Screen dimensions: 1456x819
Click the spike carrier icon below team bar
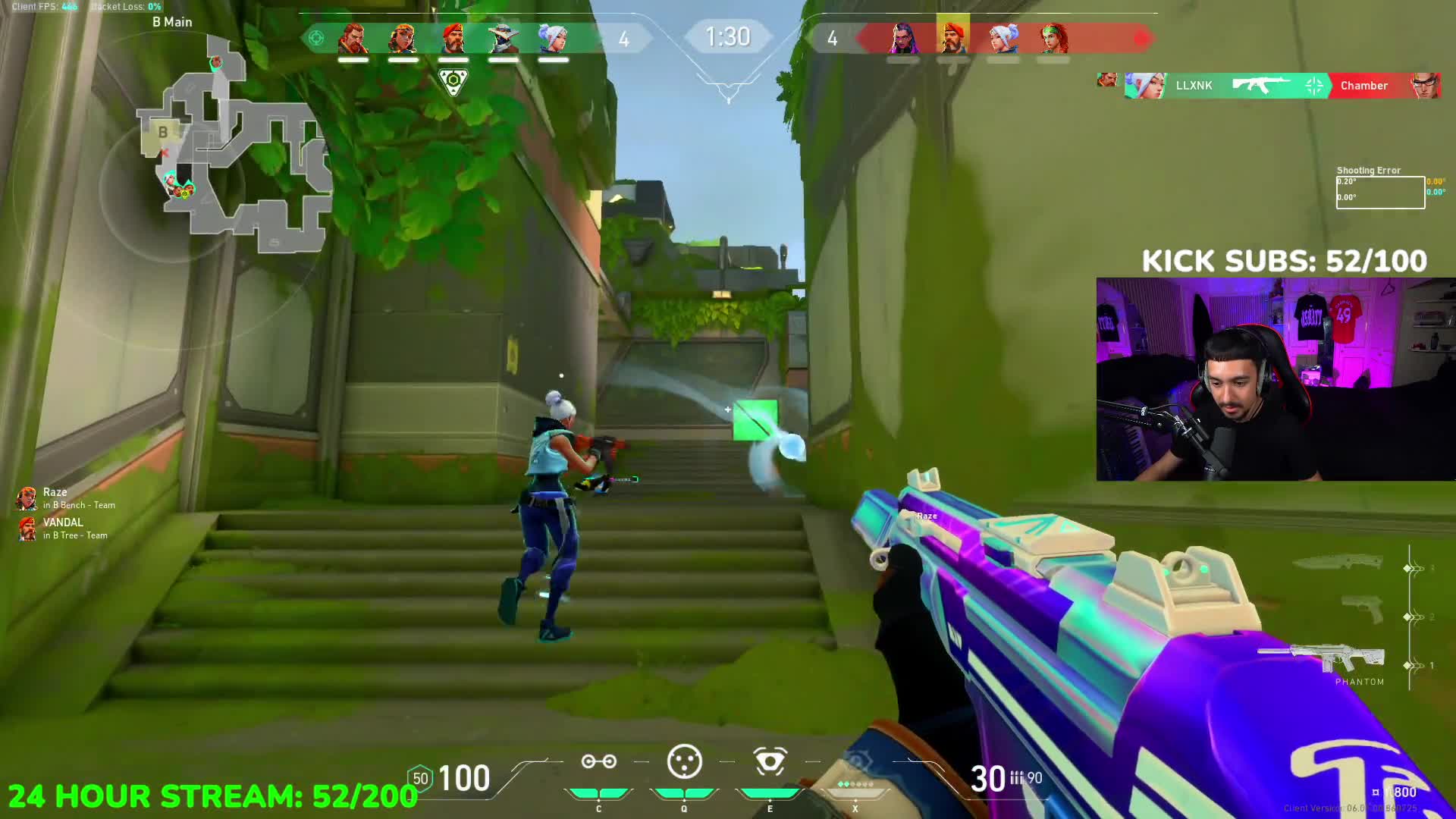coord(453,80)
